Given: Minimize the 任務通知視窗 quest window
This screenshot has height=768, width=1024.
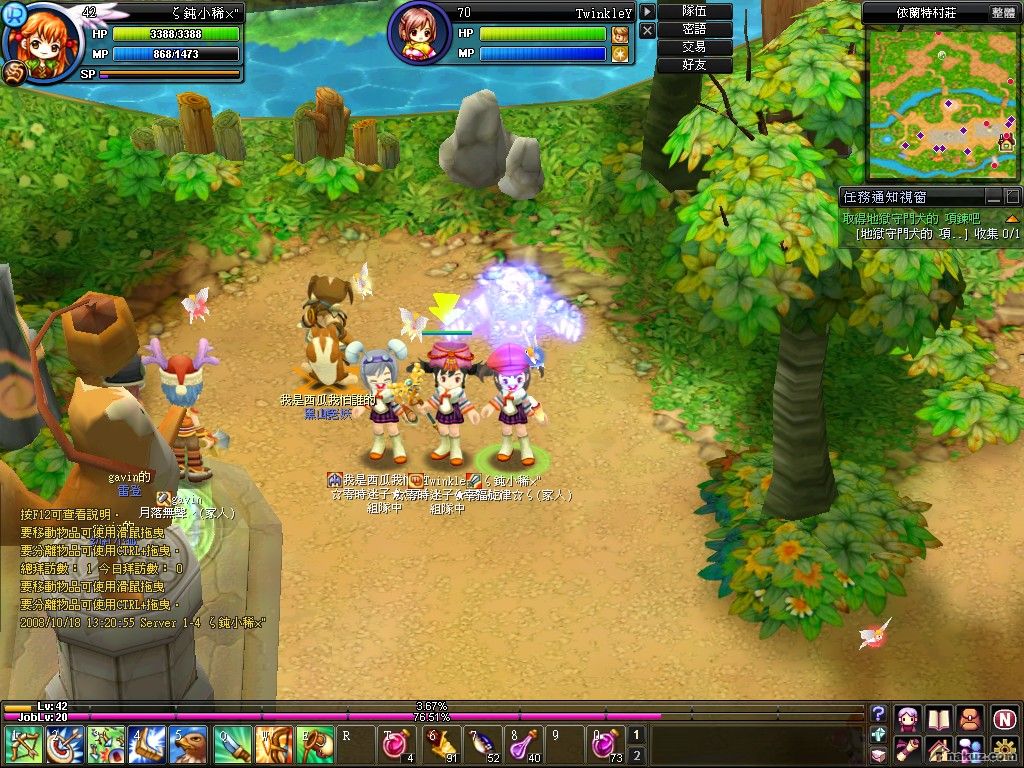Looking at the screenshot, I should pos(993,196).
